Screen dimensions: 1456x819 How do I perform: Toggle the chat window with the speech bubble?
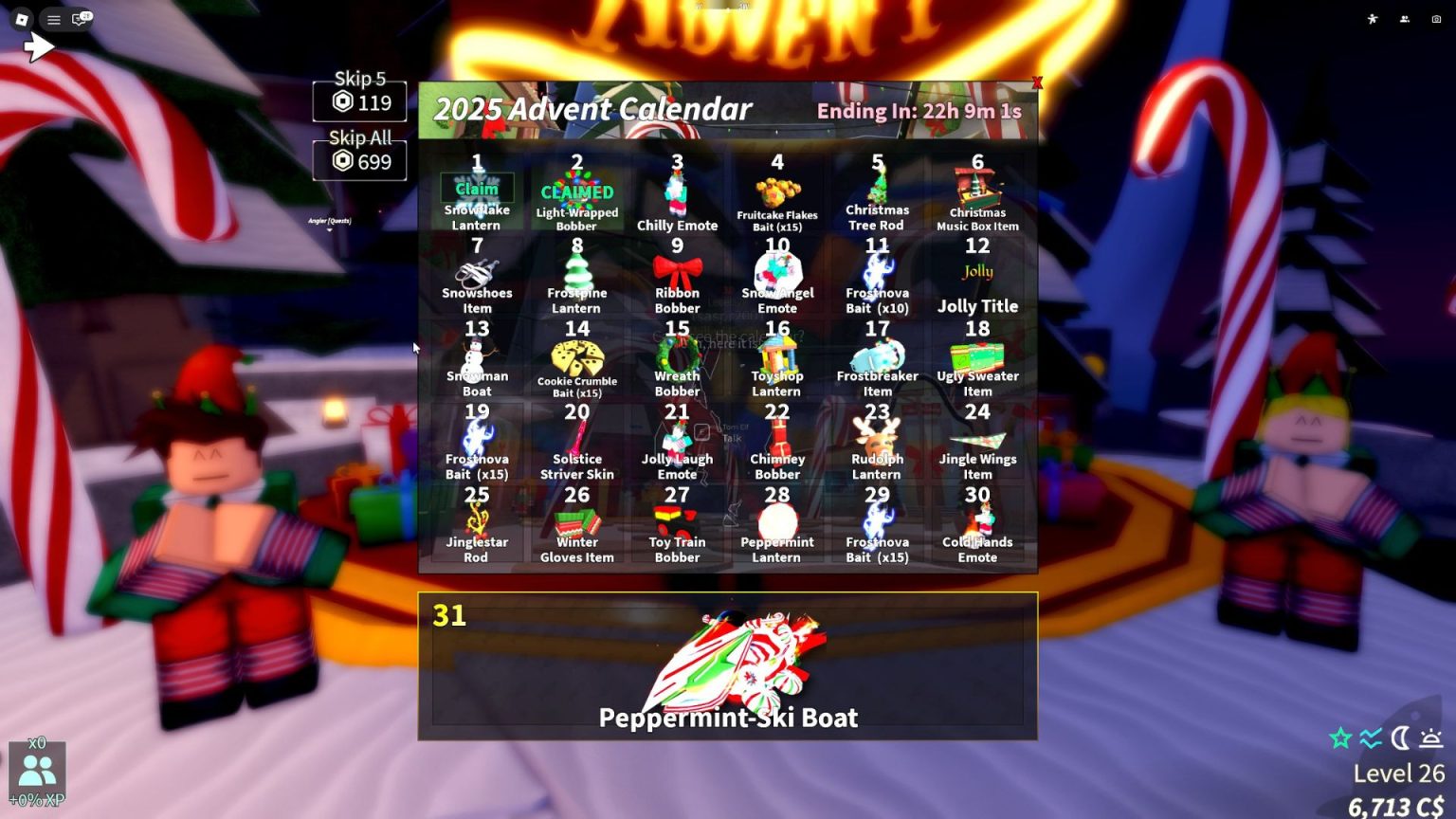(x=77, y=19)
